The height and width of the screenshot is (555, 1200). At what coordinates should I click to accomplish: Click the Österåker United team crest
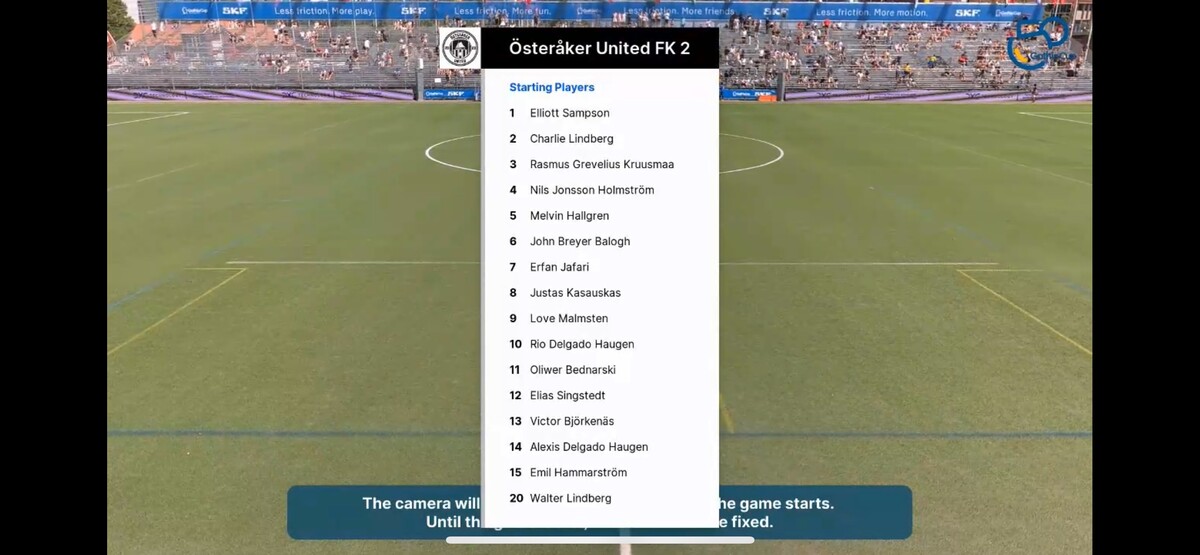[460, 48]
